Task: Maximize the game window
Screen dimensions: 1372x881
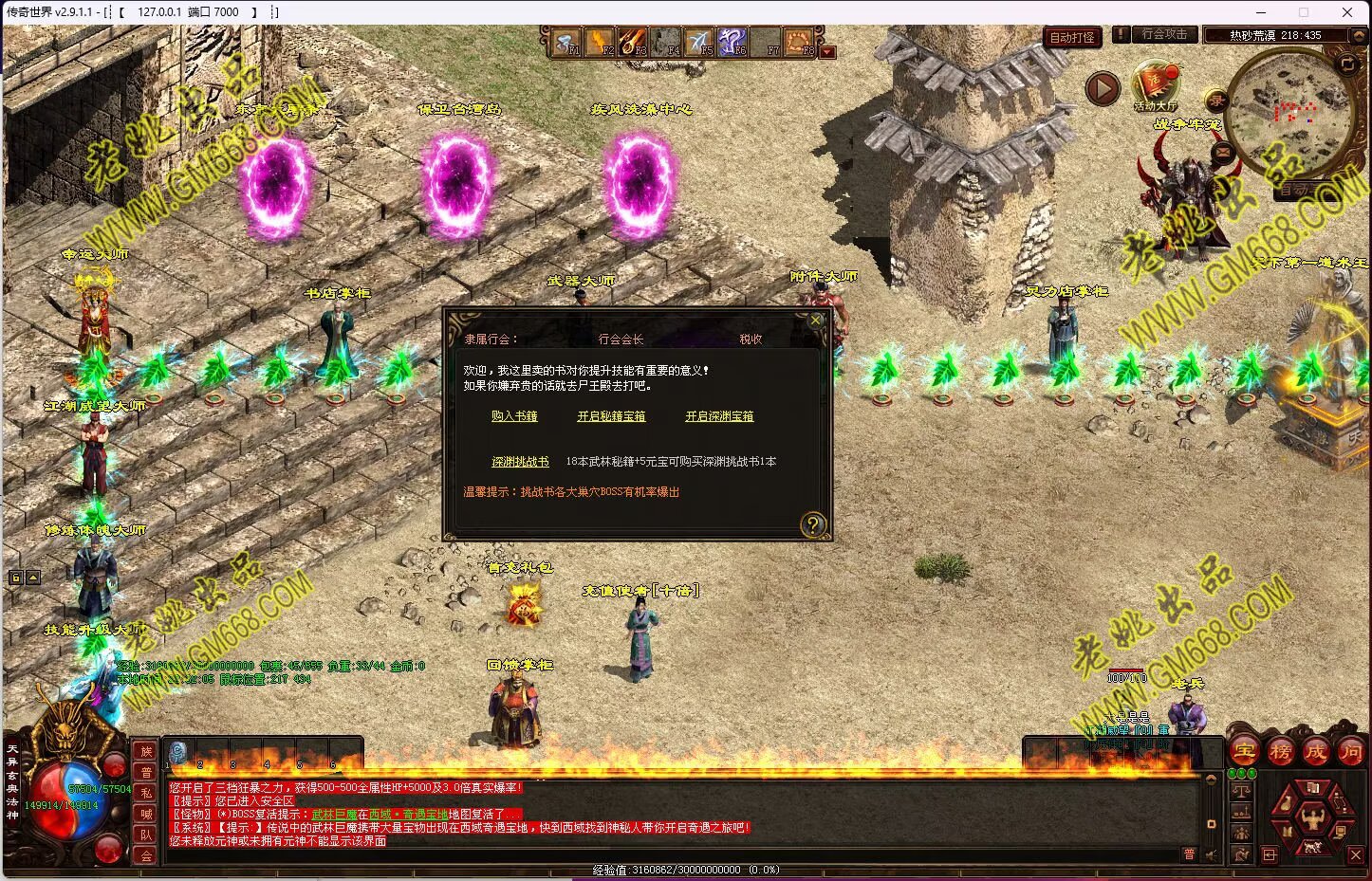Action: pos(1304,12)
